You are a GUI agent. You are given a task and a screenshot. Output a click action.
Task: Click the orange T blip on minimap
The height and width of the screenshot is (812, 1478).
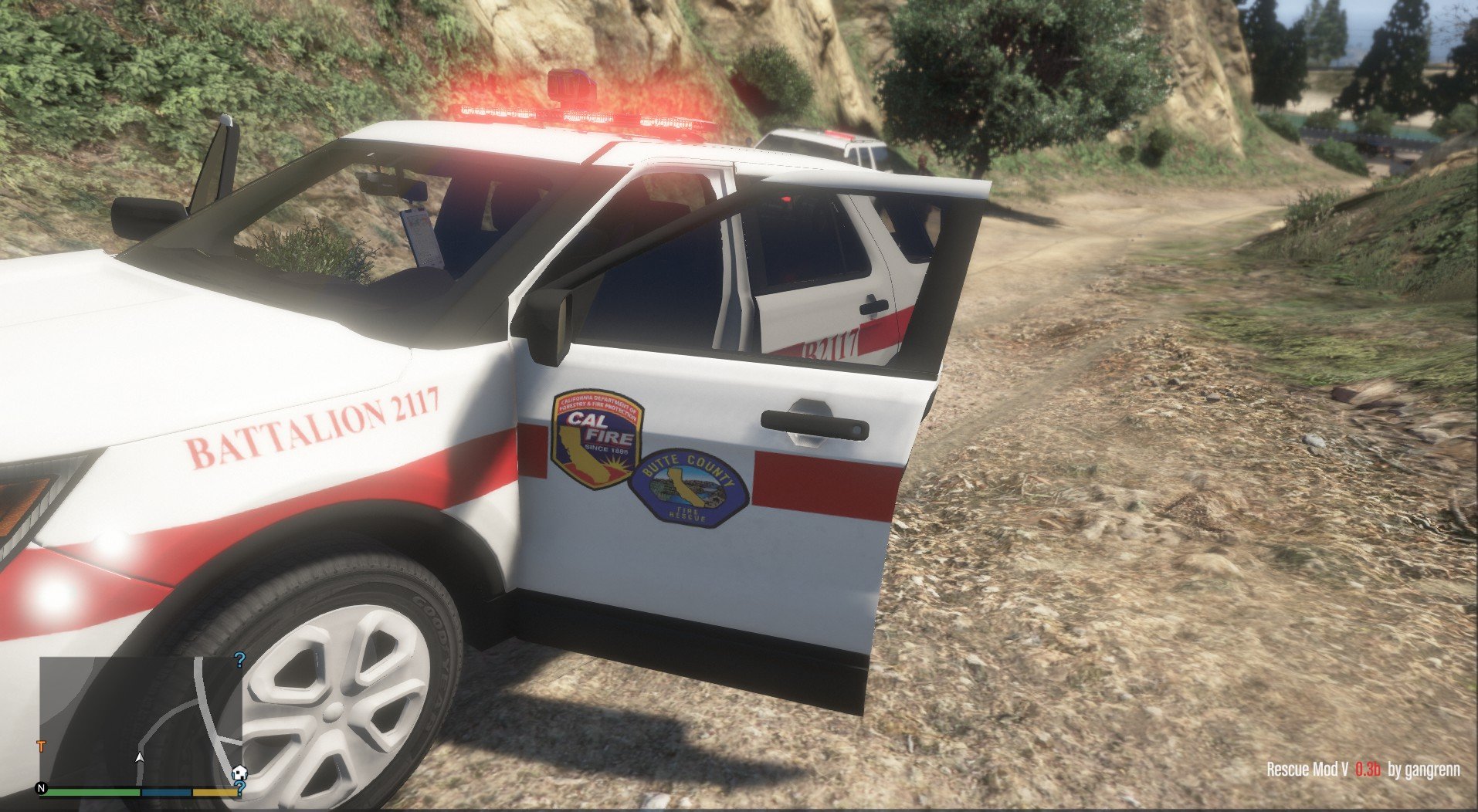41,746
